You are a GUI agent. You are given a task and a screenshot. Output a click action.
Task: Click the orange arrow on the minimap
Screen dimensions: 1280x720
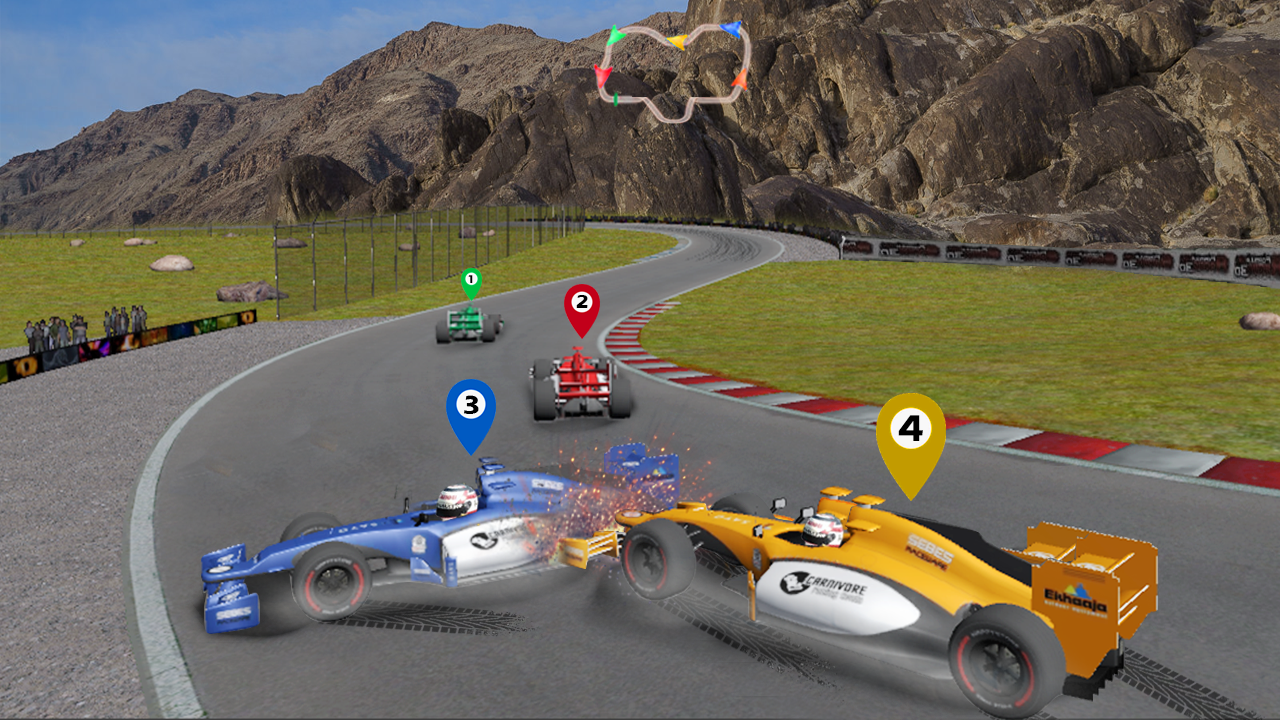click(741, 78)
